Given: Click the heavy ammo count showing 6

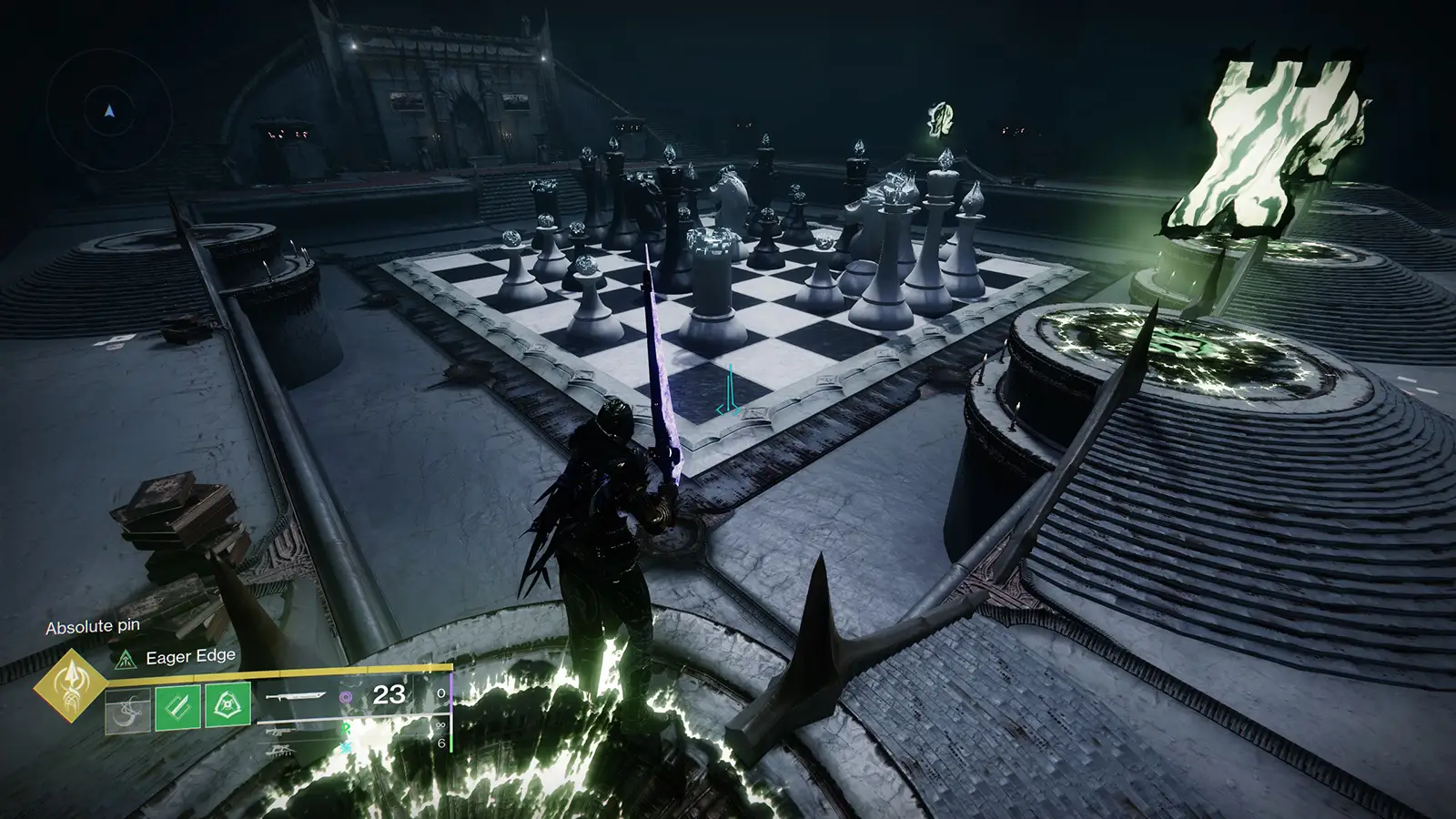Looking at the screenshot, I should [442, 744].
